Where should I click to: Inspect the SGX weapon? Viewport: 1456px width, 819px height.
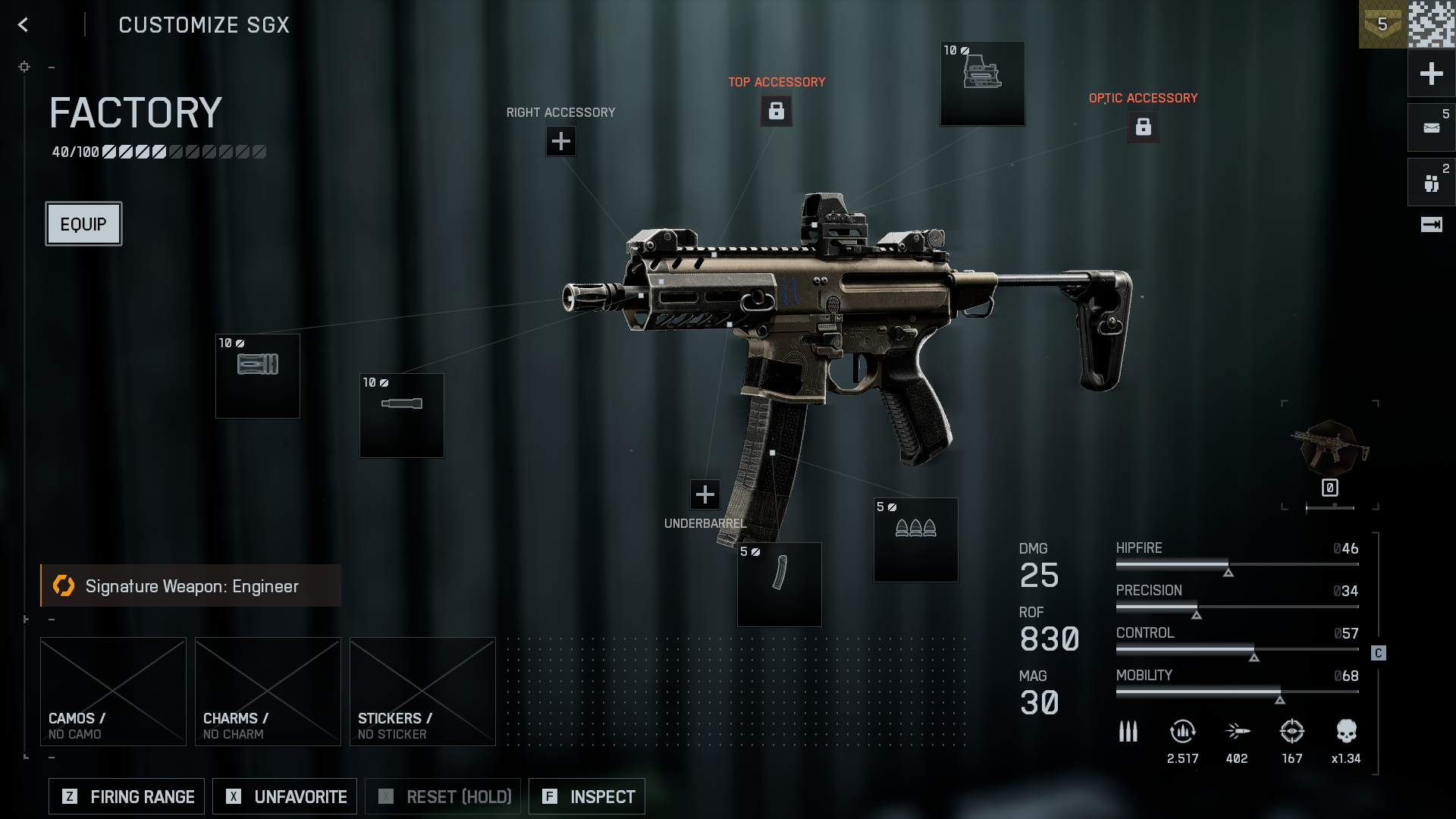[x=587, y=796]
